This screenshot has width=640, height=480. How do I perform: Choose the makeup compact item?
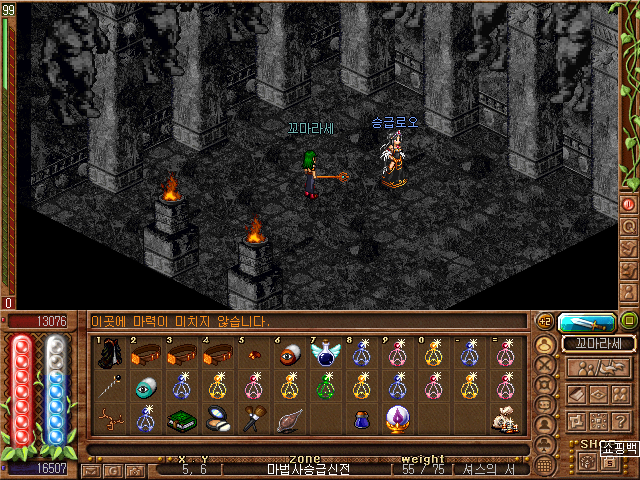(x=217, y=421)
